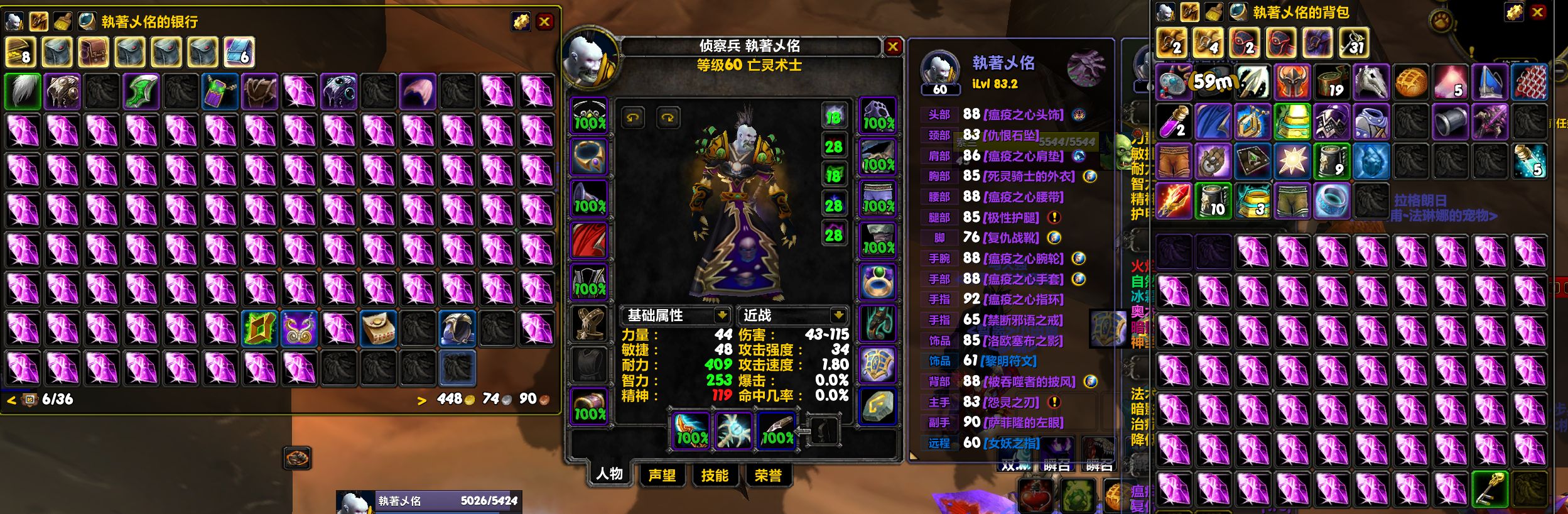Select the white feather item in bank

(23, 92)
